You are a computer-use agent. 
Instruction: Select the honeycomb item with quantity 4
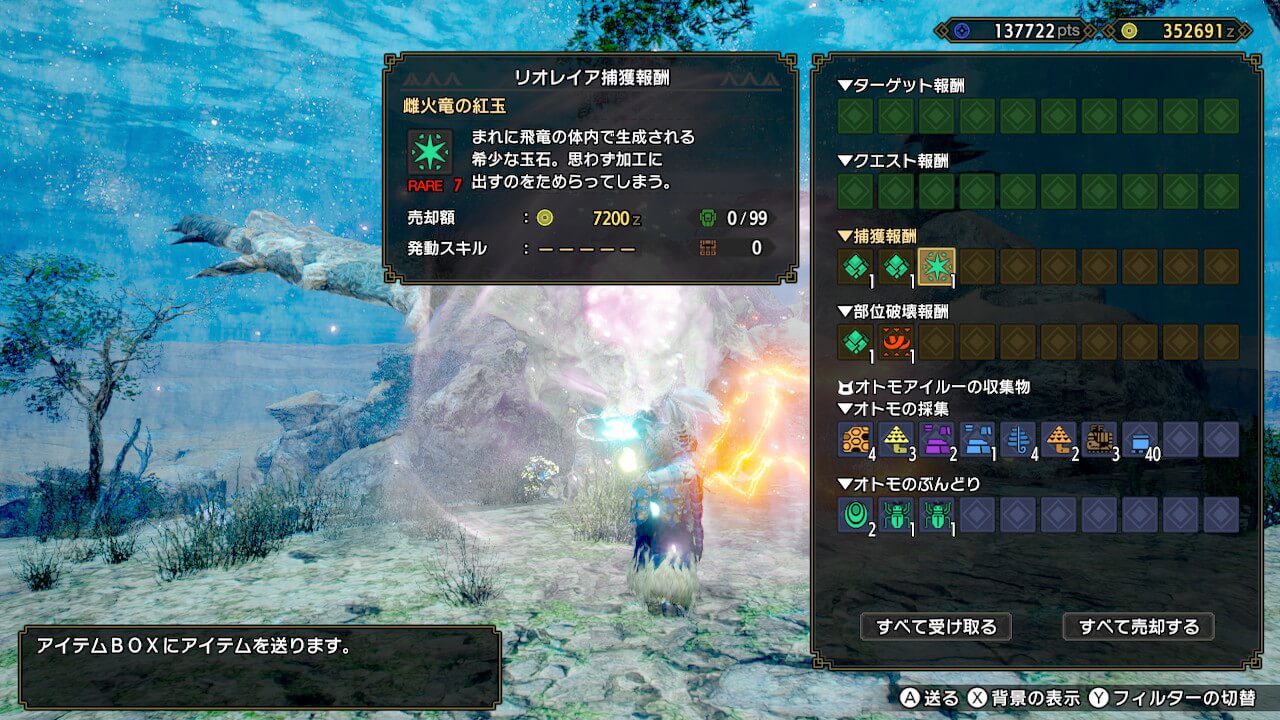[x=855, y=439]
